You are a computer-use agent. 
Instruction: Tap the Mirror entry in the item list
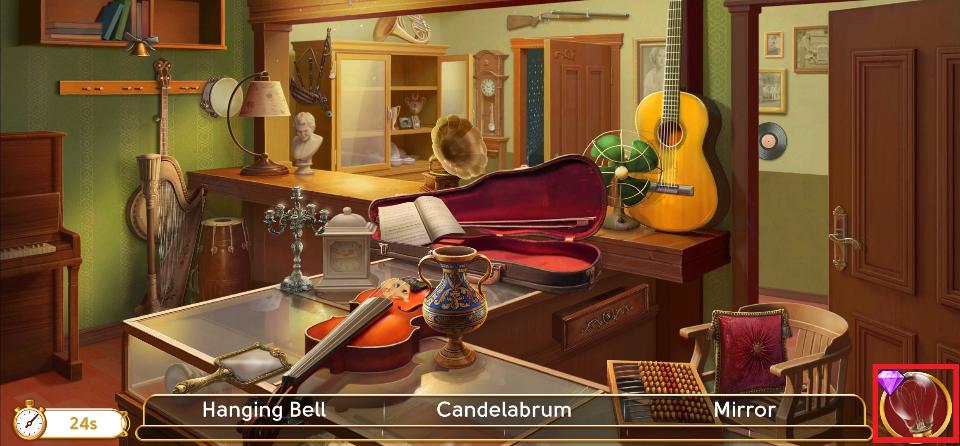[x=744, y=409]
